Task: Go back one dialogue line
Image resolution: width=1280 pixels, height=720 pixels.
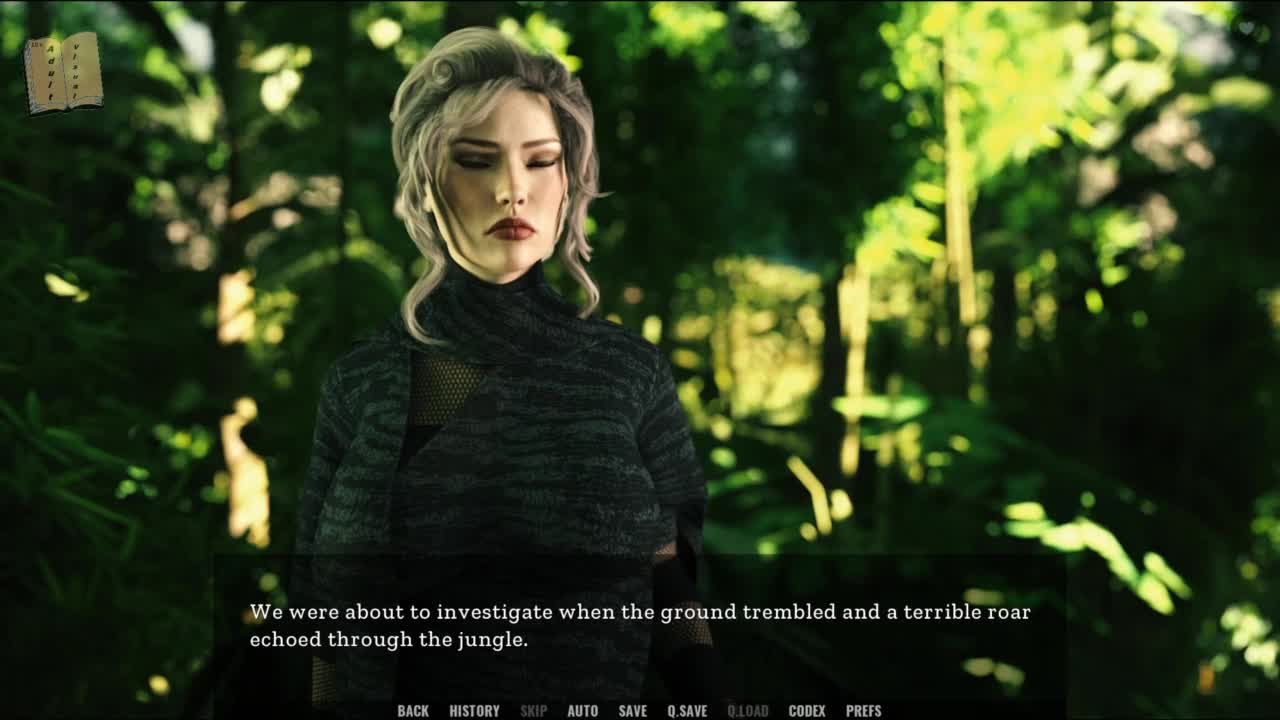Action: pos(413,711)
